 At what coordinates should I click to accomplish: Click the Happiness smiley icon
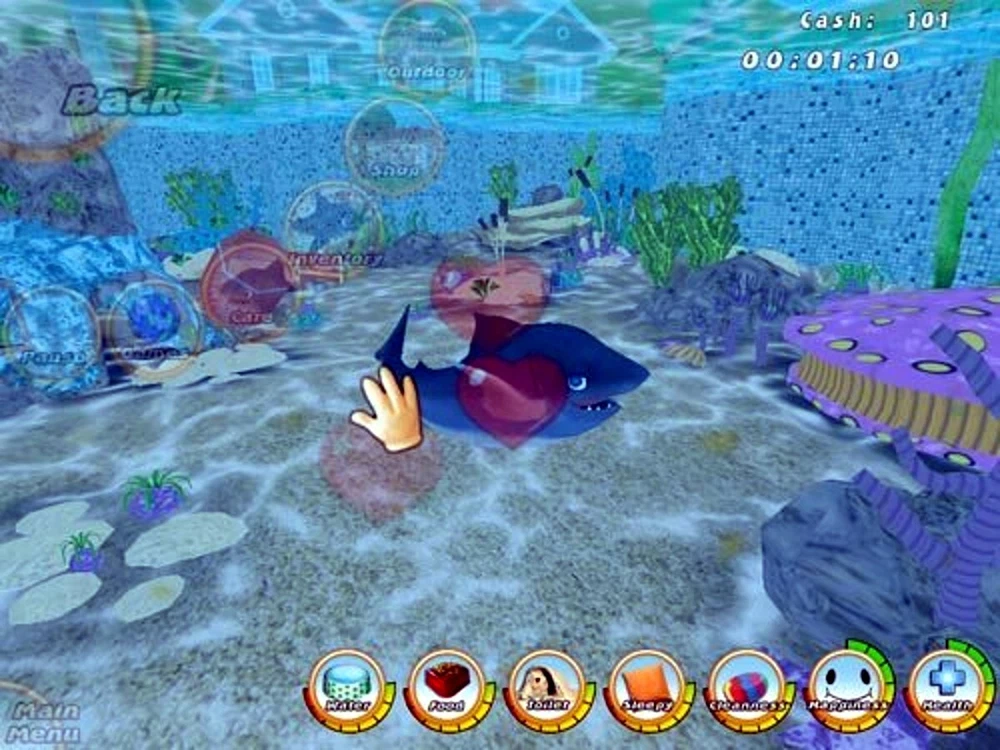tap(846, 687)
